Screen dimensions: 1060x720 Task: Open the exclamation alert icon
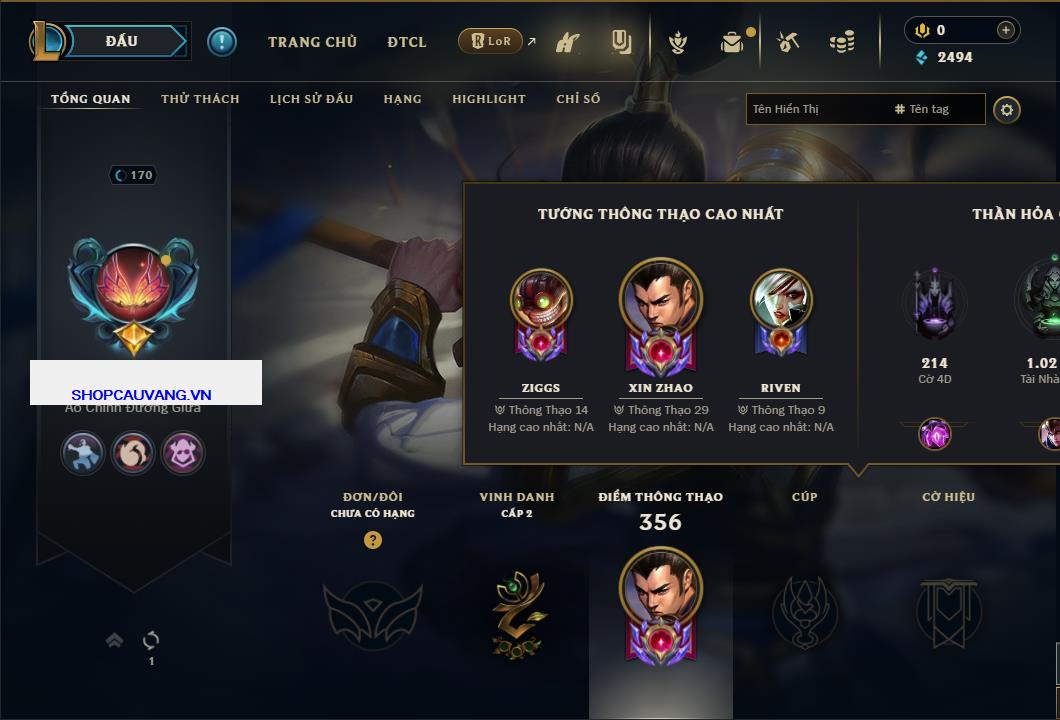coord(222,41)
